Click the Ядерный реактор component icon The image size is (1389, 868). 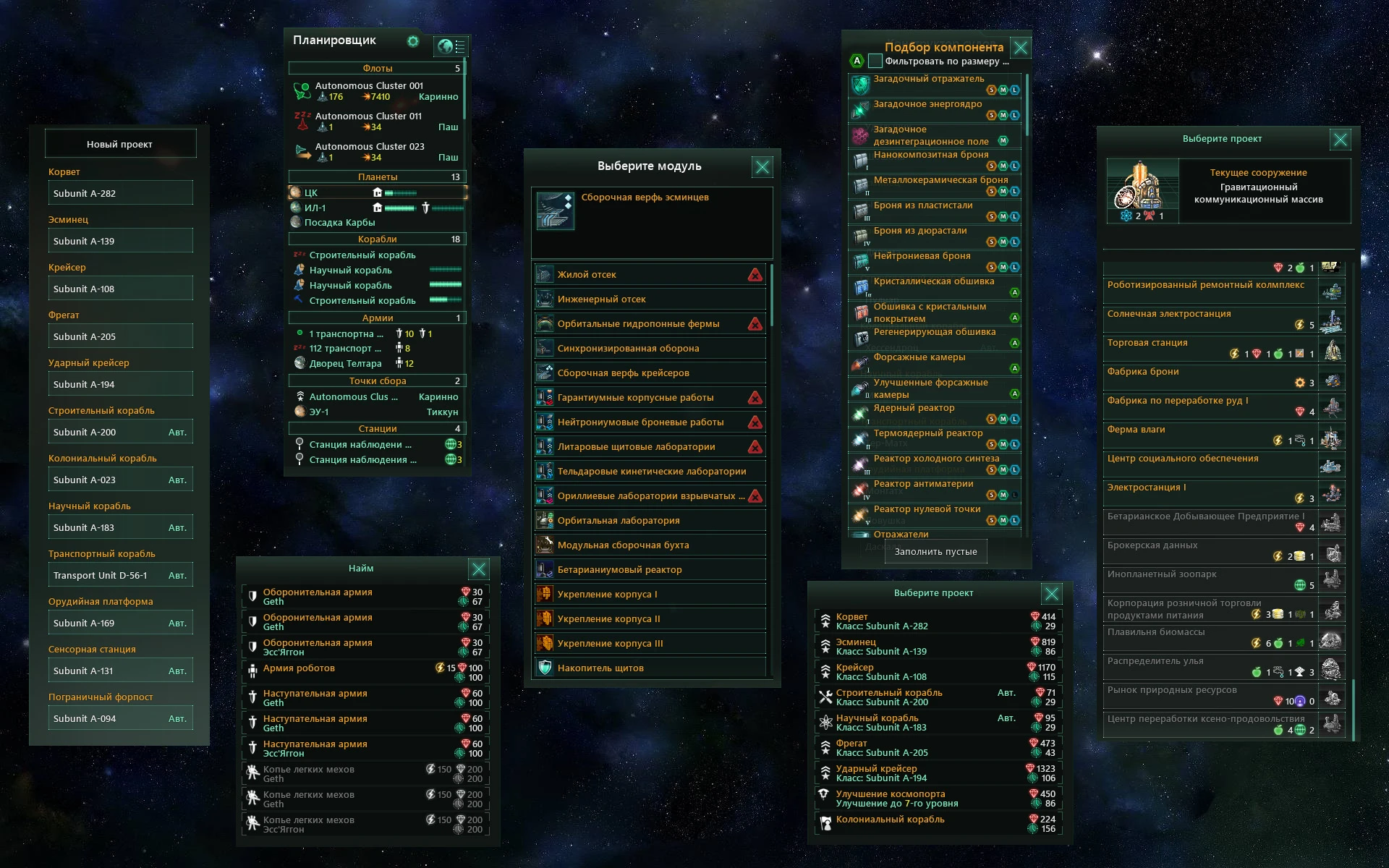click(x=858, y=413)
